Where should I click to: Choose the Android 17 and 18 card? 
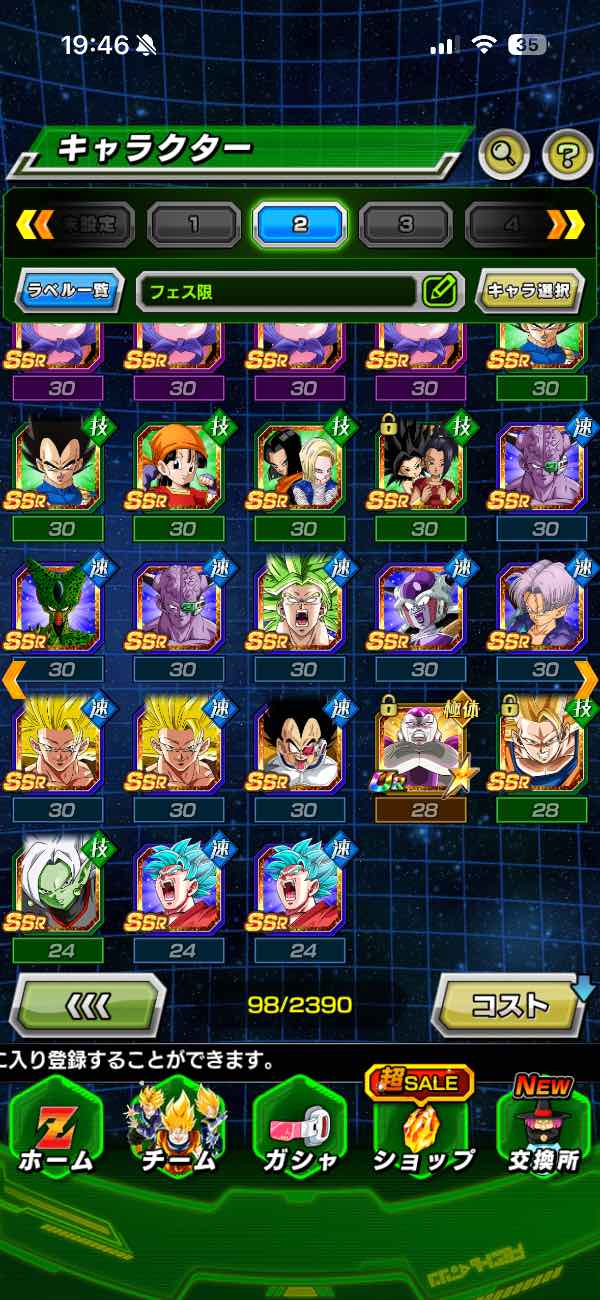click(303, 469)
